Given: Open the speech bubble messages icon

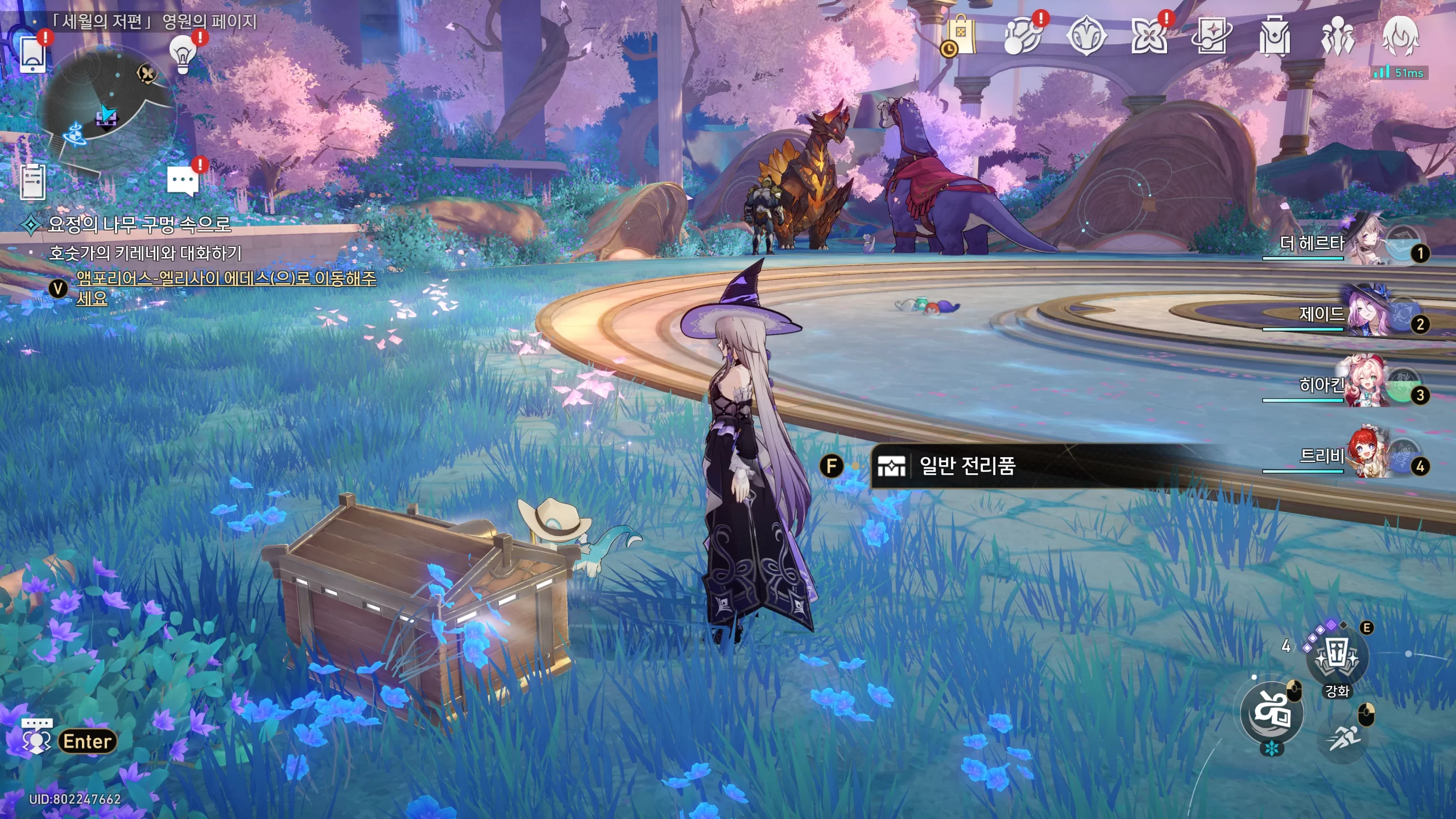Looking at the screenshot, I should coord(183,181).
